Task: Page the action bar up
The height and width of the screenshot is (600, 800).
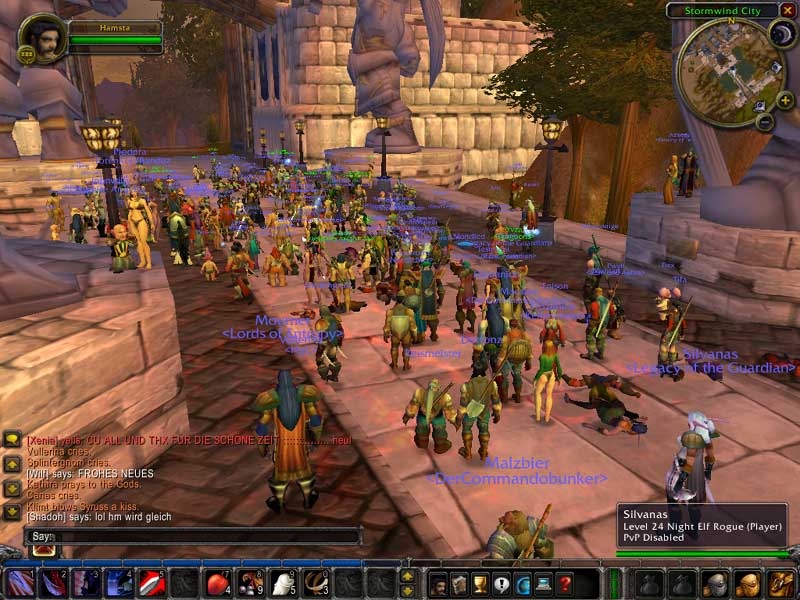Action: (407, 576)
